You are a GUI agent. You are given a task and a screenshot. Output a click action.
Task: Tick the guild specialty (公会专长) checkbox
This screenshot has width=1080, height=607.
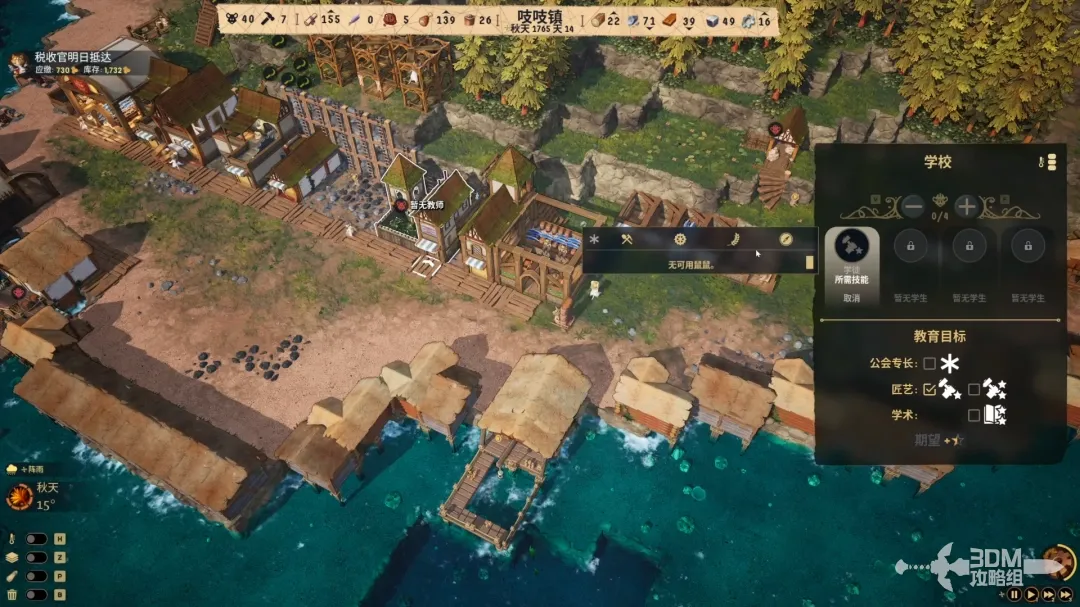pos(930,364)
